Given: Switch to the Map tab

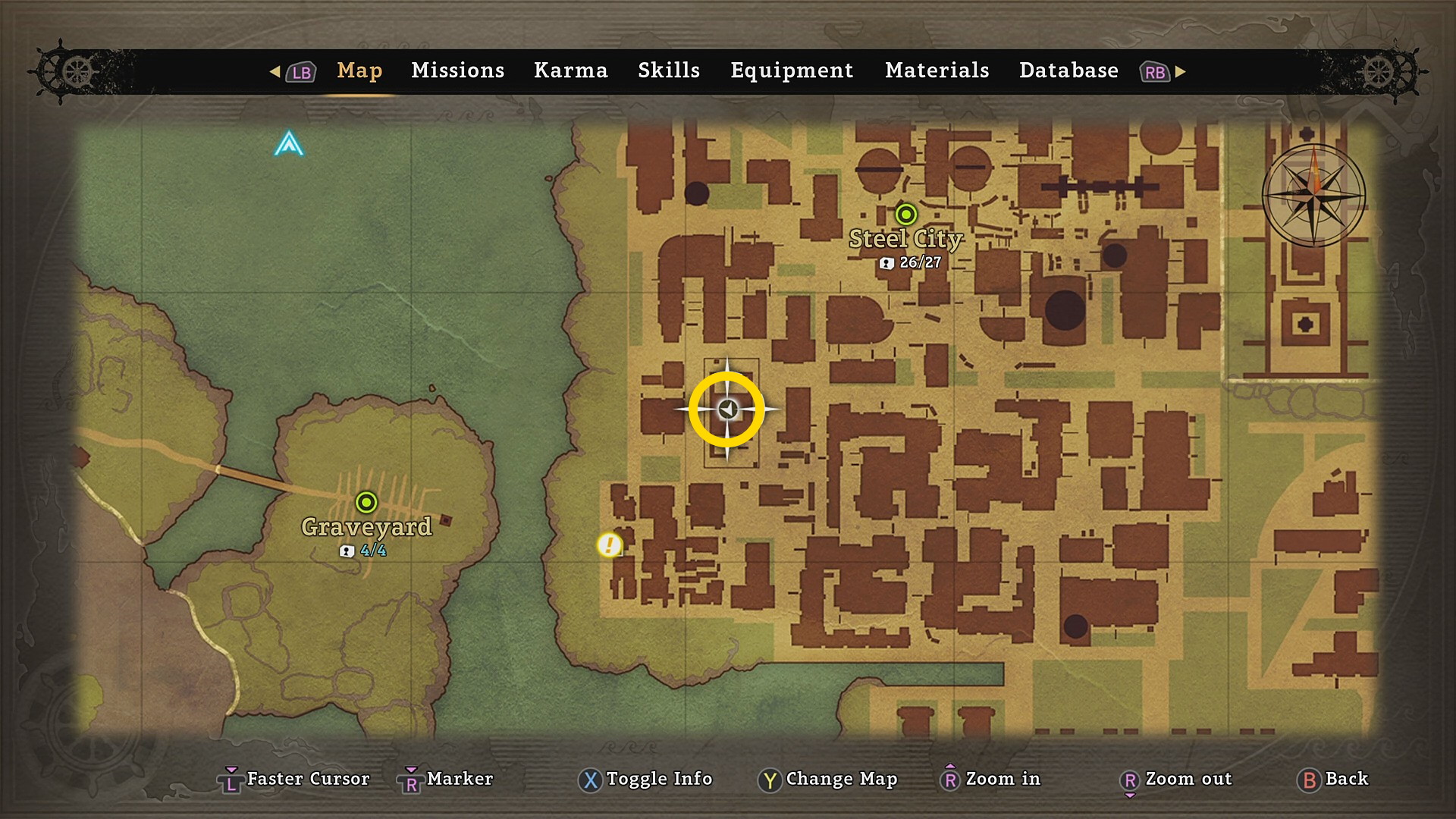Looking at the screenshot, I should (359, 71).
